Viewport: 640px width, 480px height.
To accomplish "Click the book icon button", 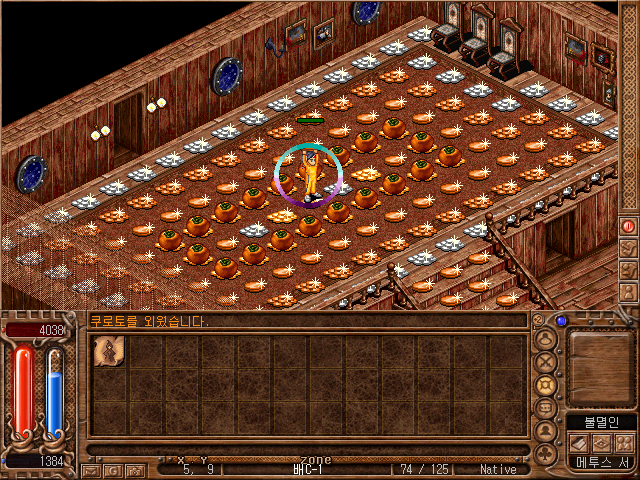I will coord(579,443).
